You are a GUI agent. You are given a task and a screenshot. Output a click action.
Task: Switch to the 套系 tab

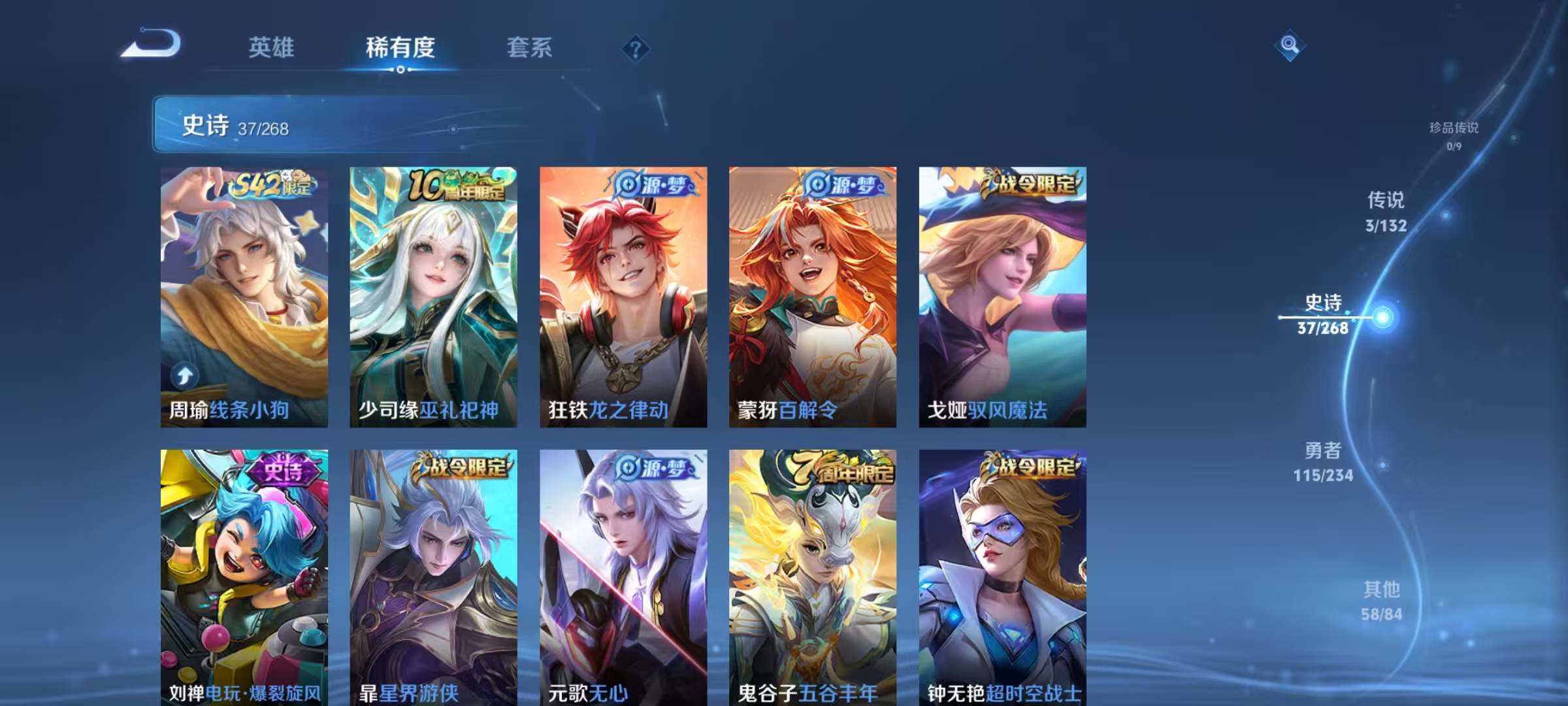tap(529, 47)
